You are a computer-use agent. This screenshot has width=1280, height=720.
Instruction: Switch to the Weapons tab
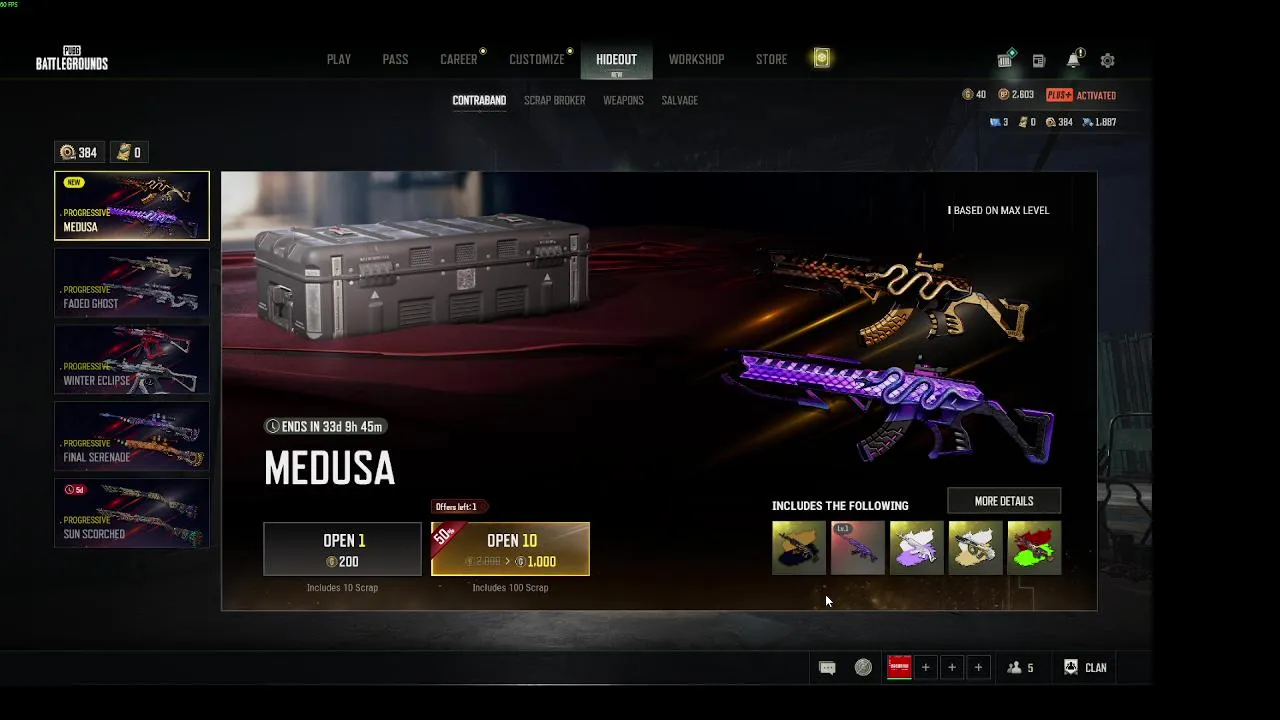[623, 101]
